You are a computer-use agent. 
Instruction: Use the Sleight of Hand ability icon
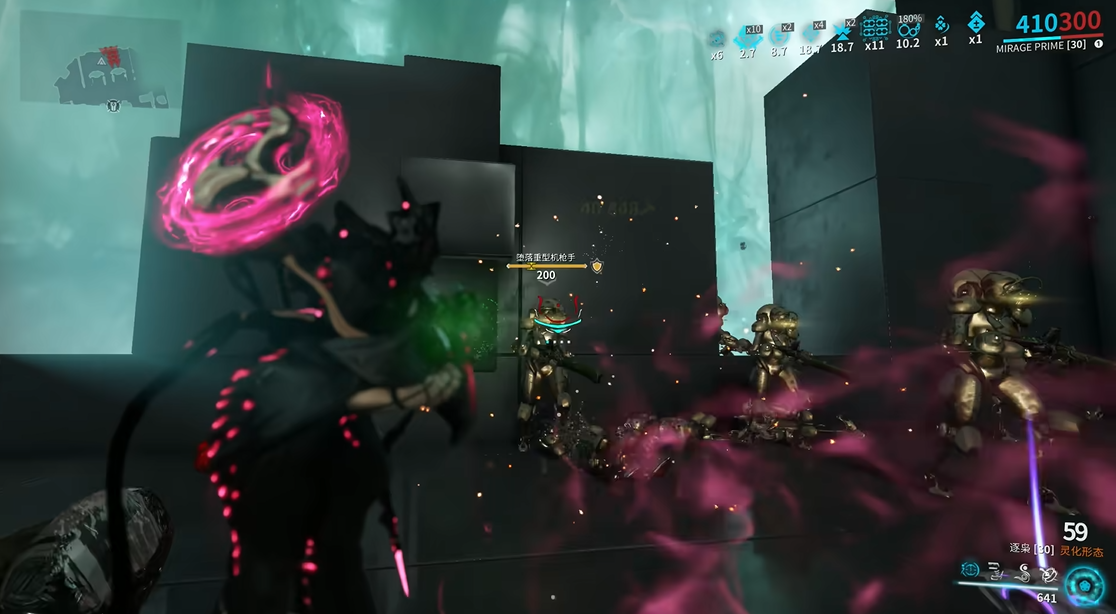(x=996, y=572)
